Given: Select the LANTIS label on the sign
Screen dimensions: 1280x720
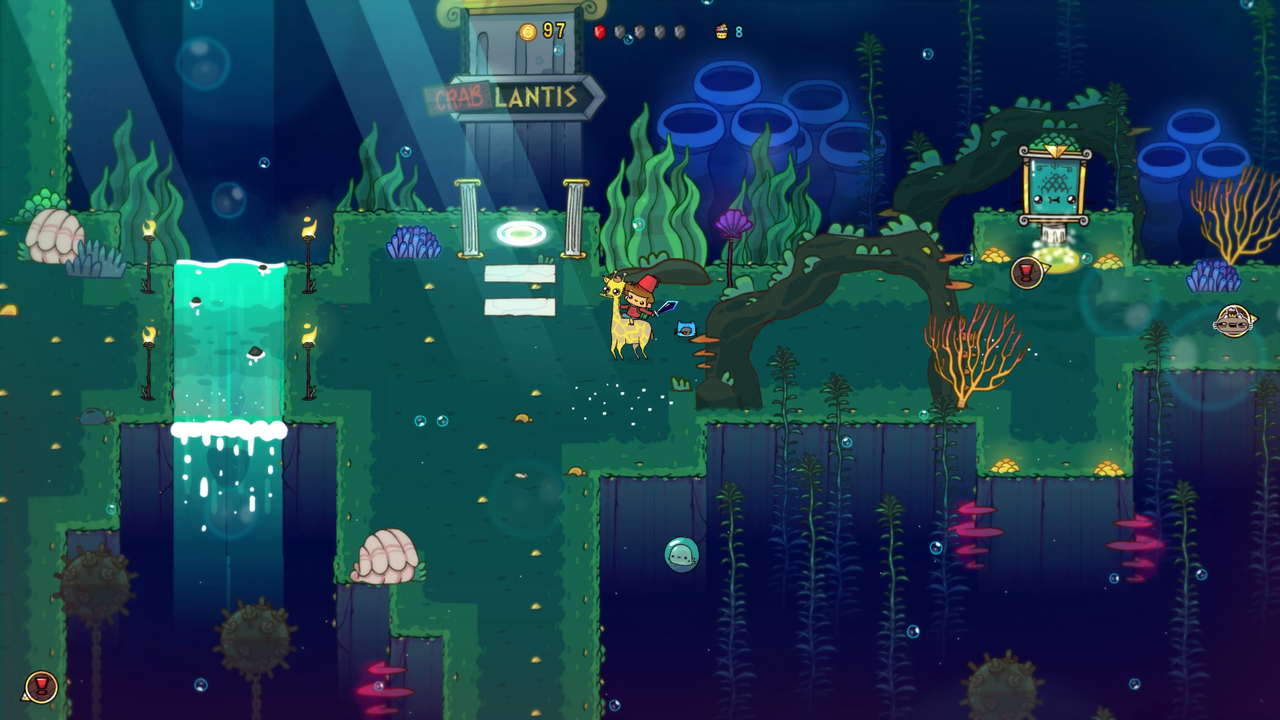Looking at the screenshot, I should click(x=535, y=98).
